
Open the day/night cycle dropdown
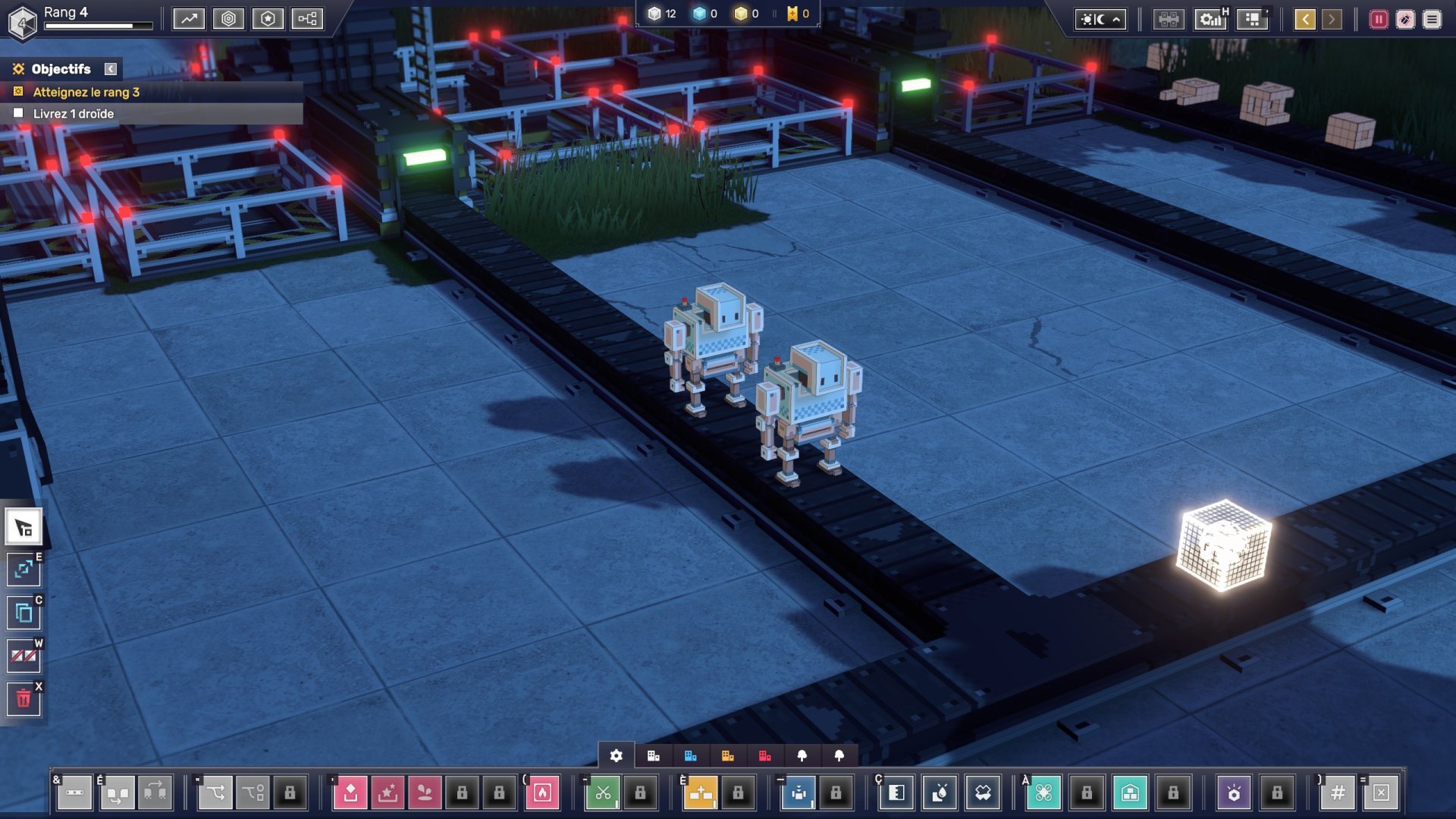(x=1100, y=20)
